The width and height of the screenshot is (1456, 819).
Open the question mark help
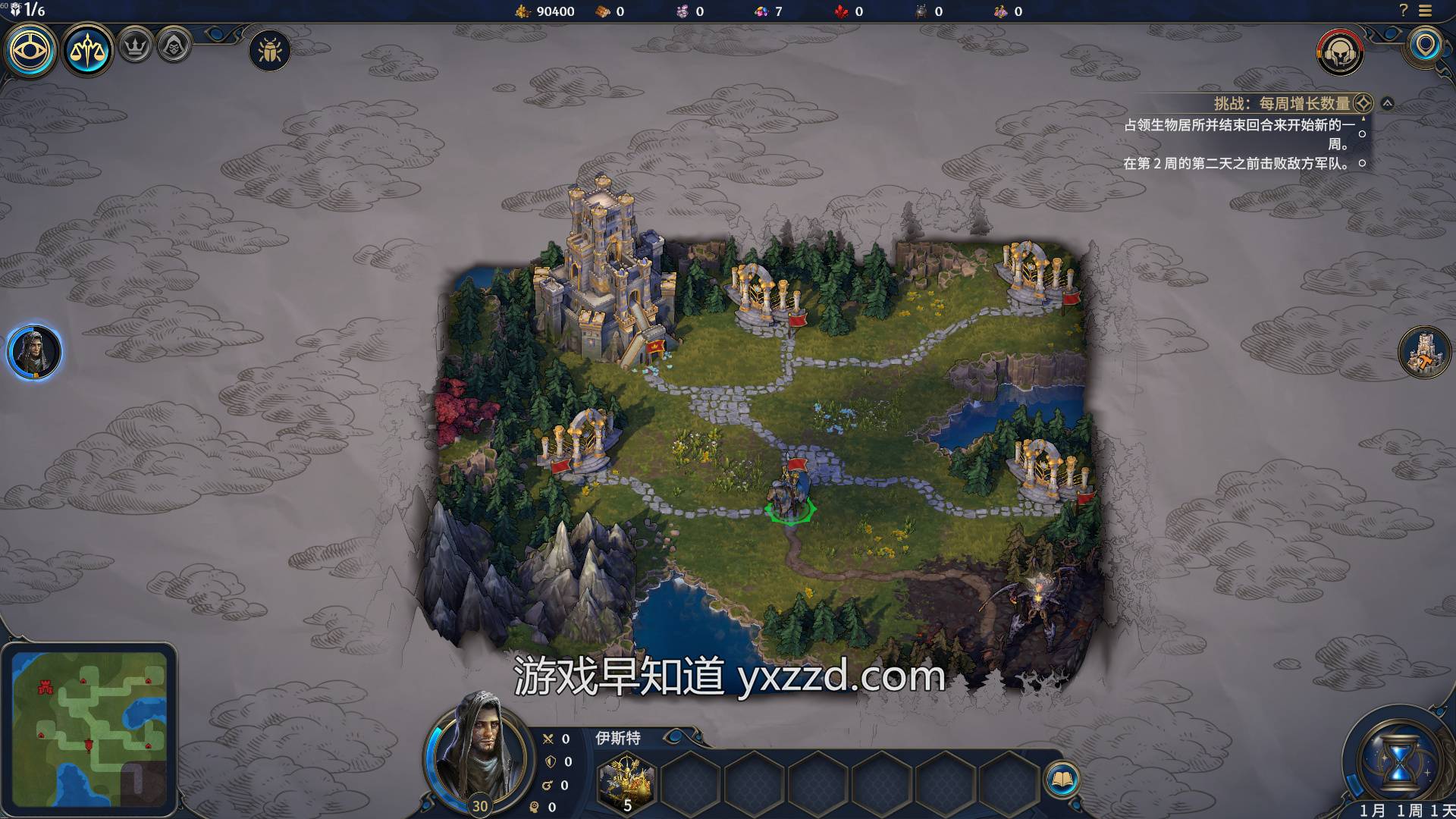point(1403,11)
